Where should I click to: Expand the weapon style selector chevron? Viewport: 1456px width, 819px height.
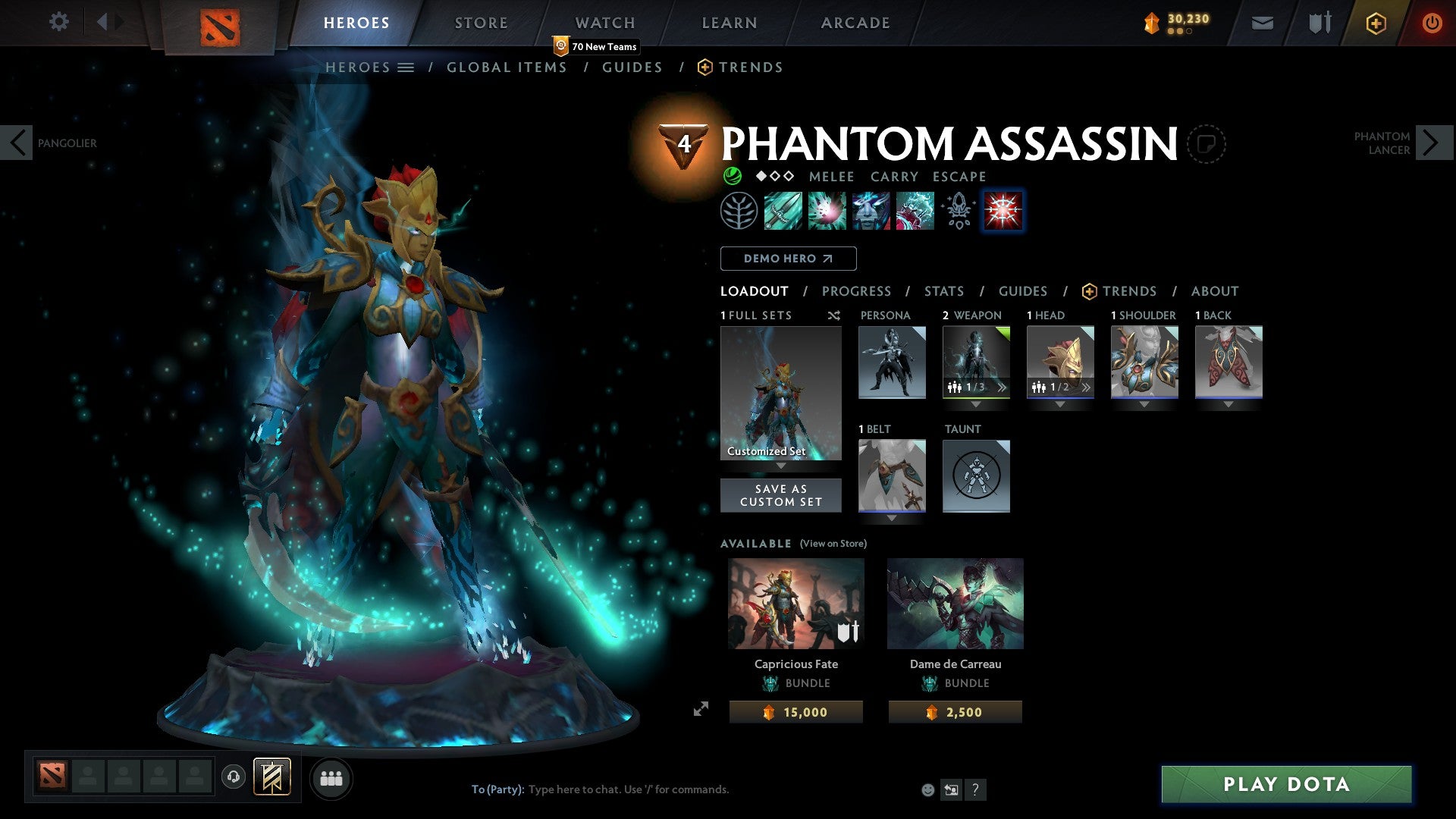(1003, 388)
